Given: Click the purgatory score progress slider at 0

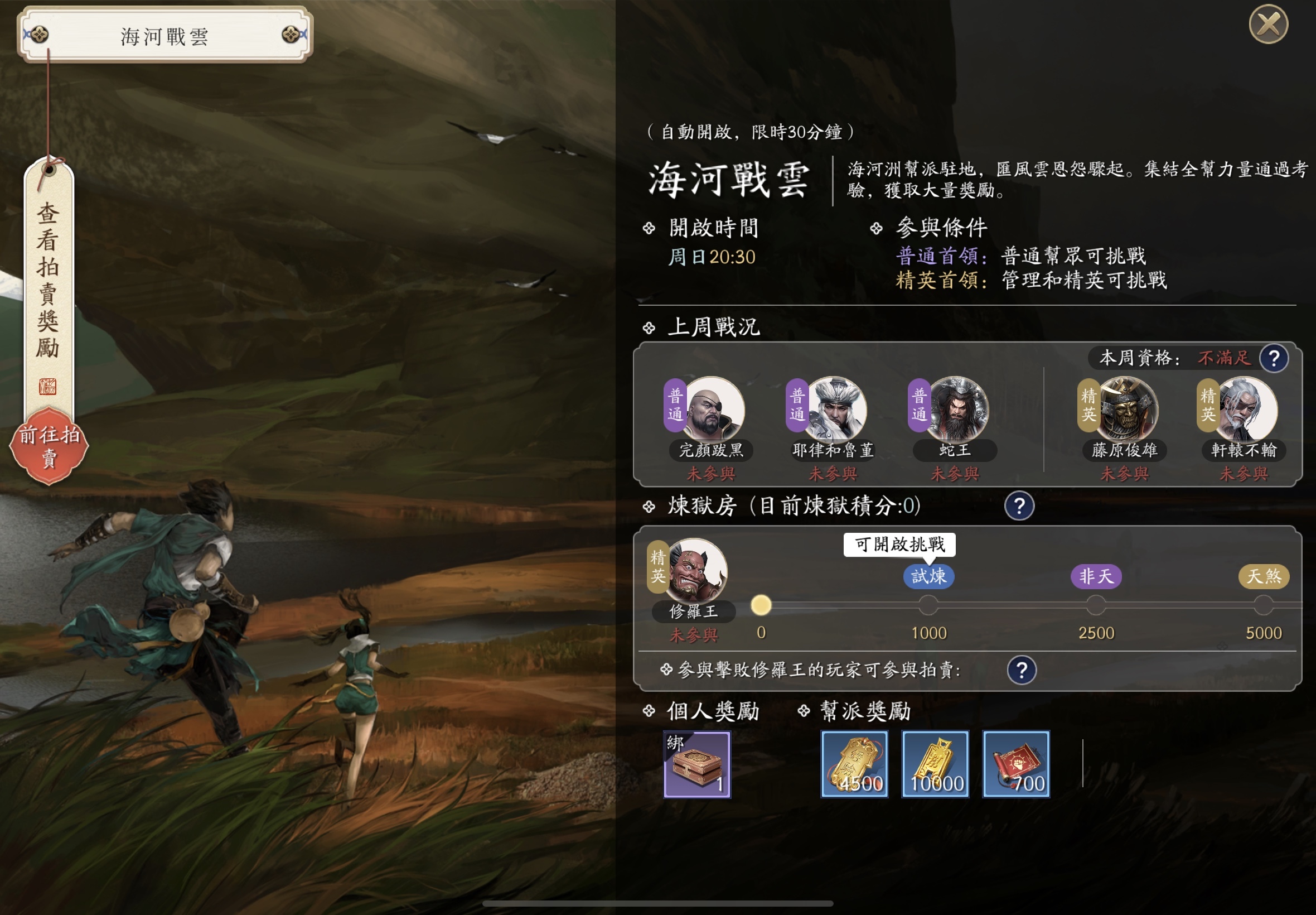Looking at the screenshot, I should 761,604.
